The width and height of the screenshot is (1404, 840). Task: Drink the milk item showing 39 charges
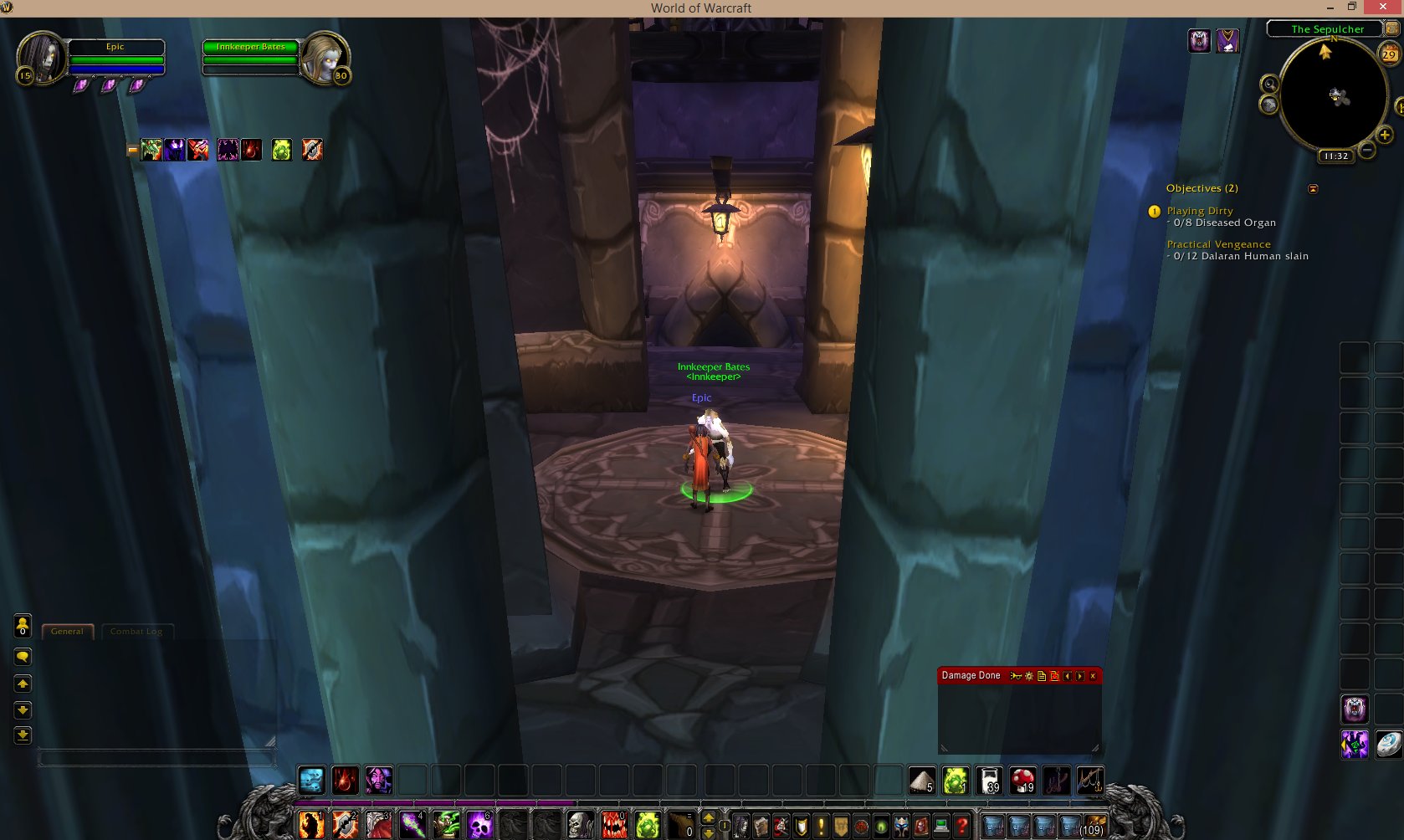[x=990, y=779]
